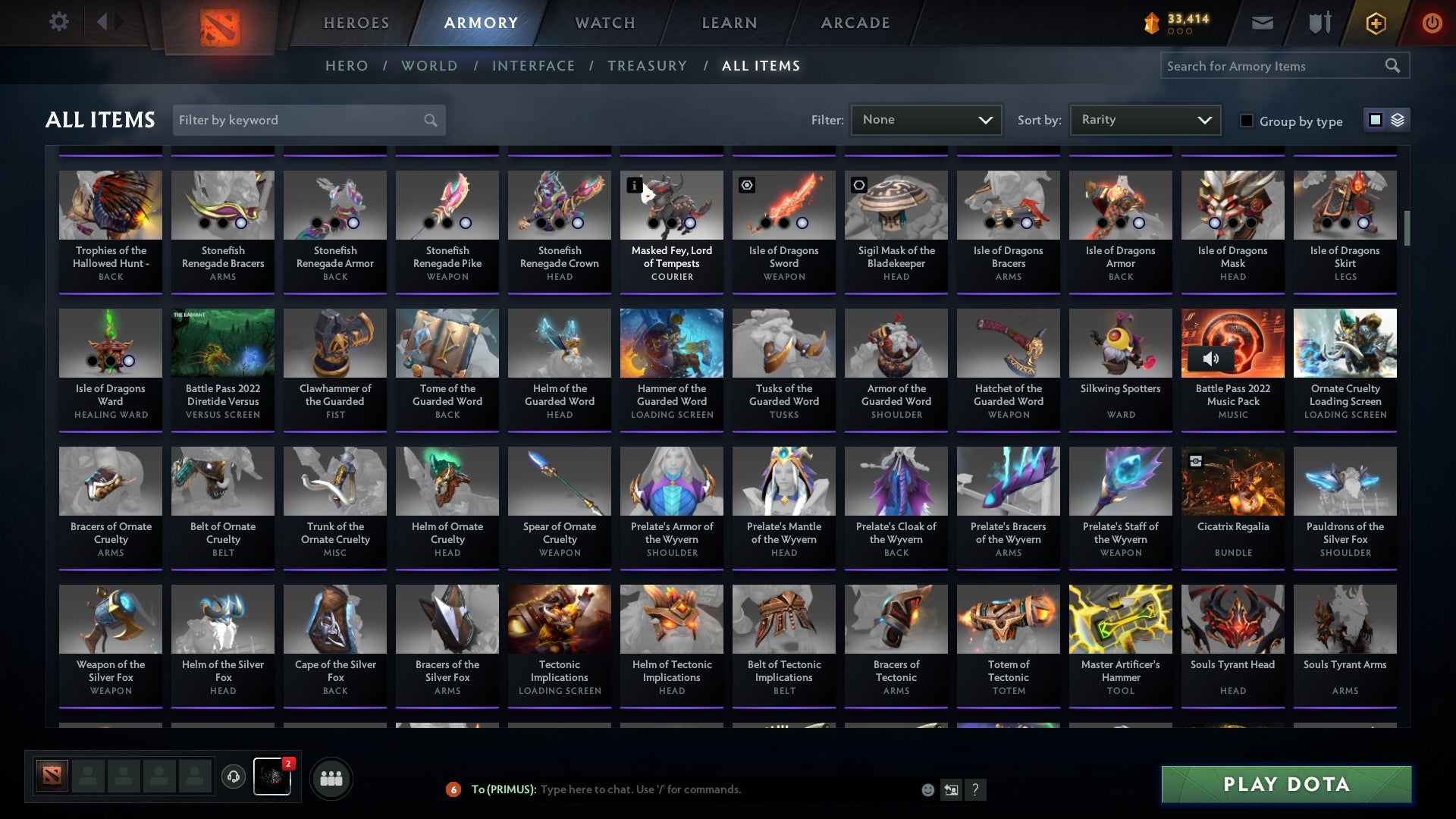Image resolution: width=1456 pixels, height=819 pixels.
Task: Open the friends list group icon
Action: click(331, 777)
